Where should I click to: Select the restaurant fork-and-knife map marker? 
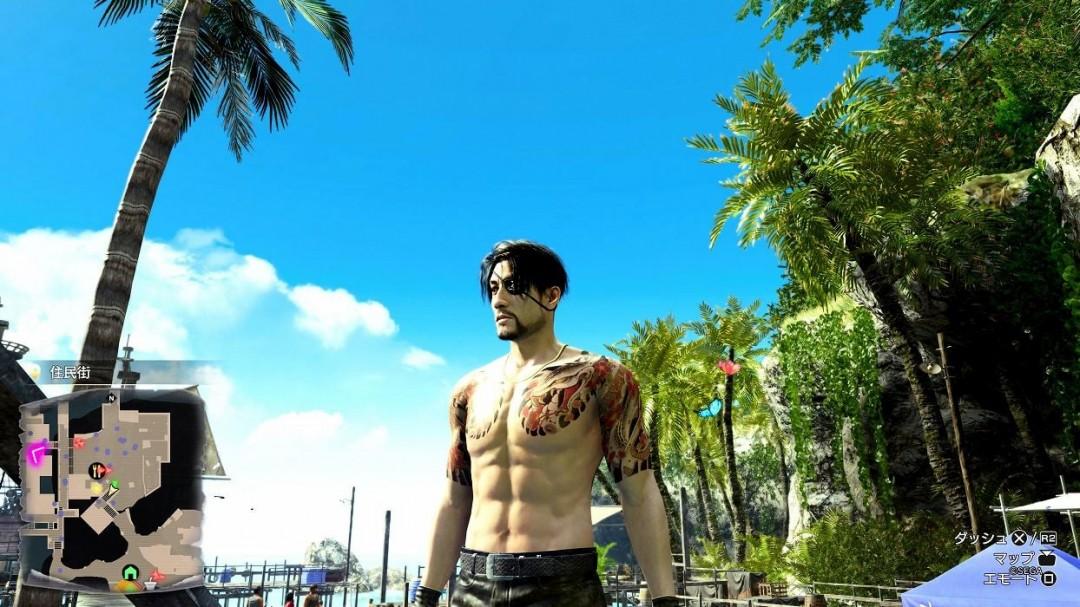click(x=97, y=470)
